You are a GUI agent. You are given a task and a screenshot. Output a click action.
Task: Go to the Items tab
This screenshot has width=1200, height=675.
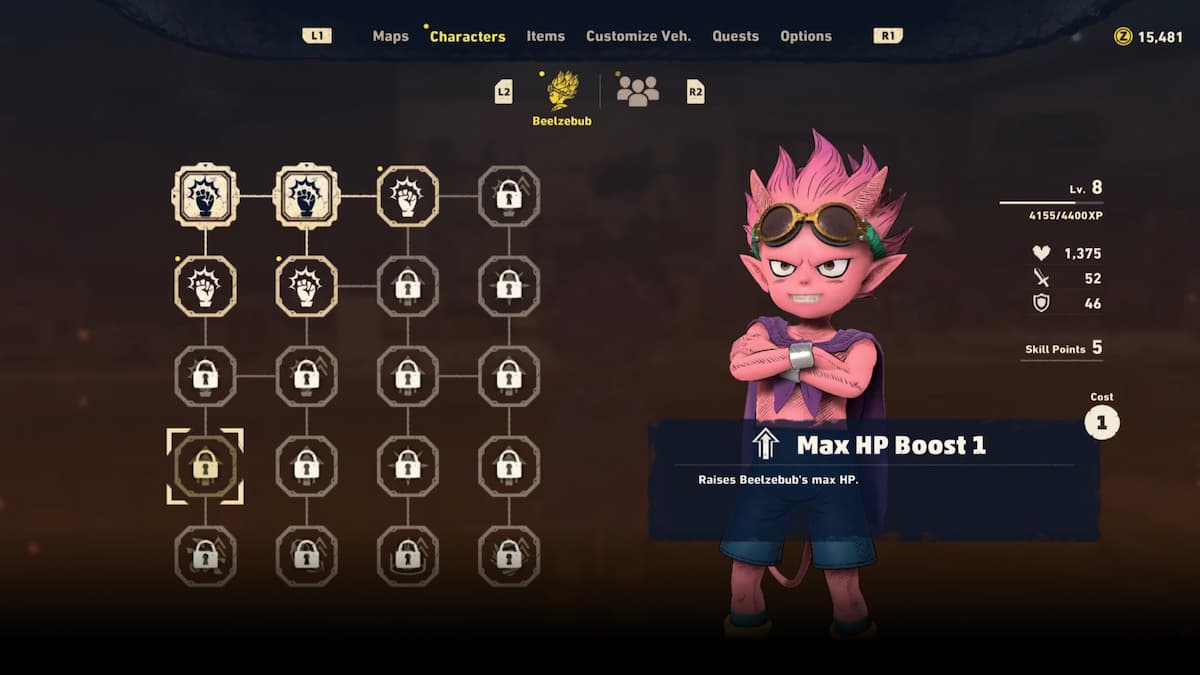point(546,36)
